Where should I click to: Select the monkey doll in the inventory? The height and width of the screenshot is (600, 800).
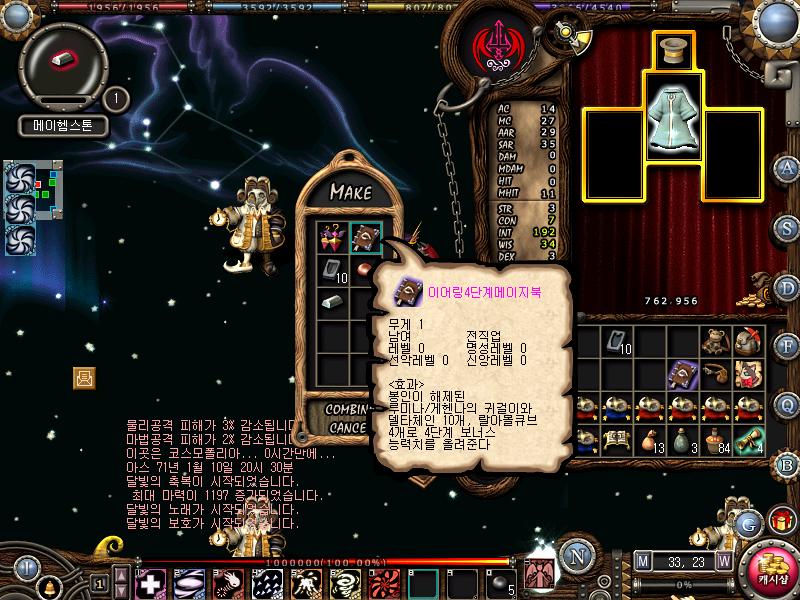point(714,341)
